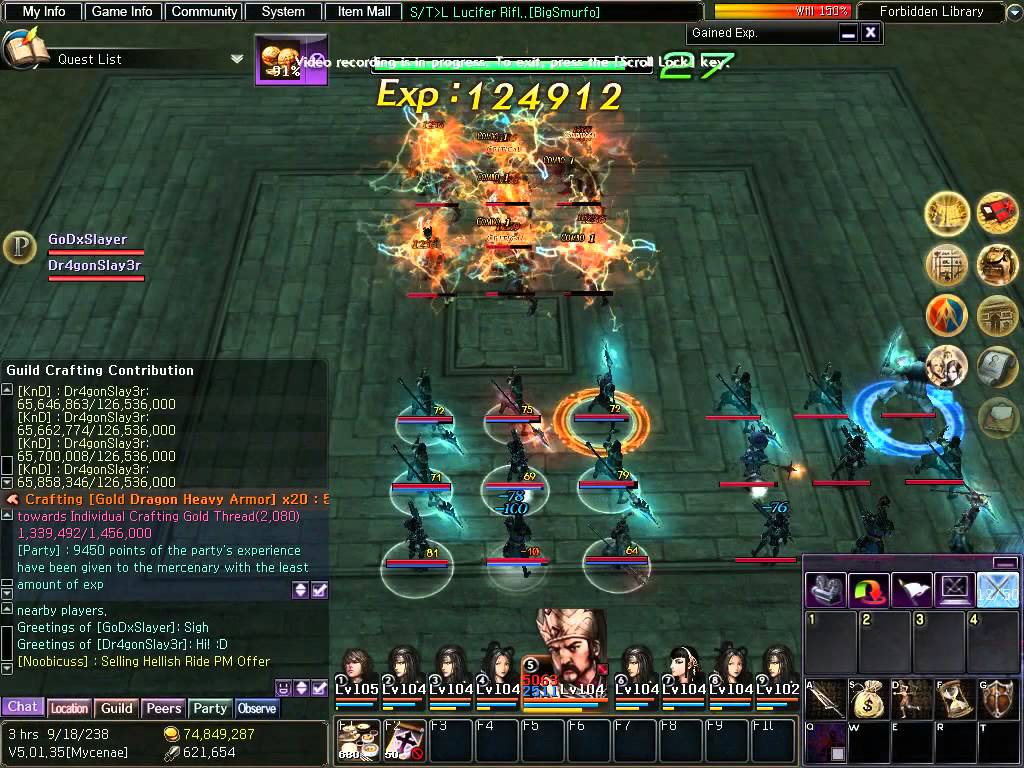The width and height of the screenshot is (1024, 768).
Task: Open the Location chat tab
Action: coord(70,708)
